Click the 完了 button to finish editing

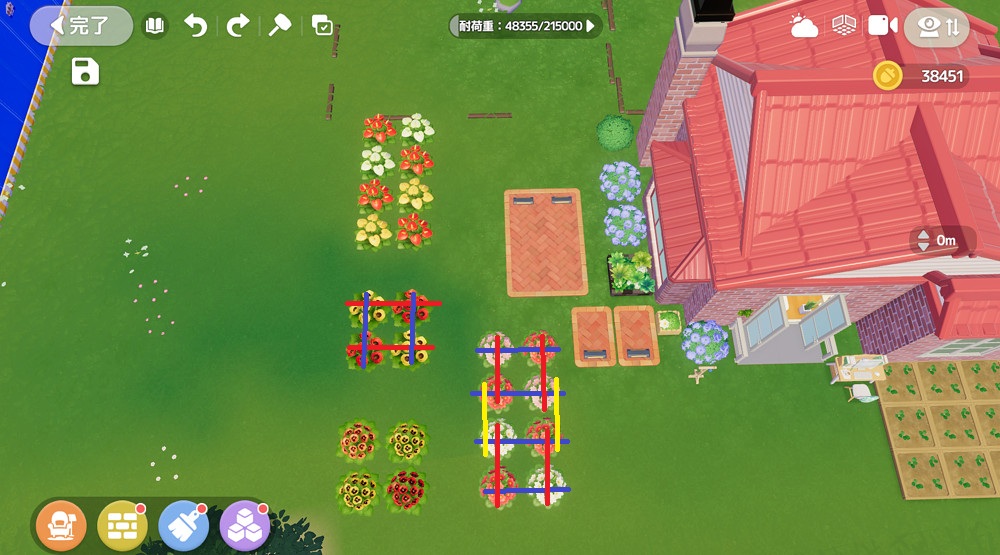pyautogui.click(x=81, y=26)
